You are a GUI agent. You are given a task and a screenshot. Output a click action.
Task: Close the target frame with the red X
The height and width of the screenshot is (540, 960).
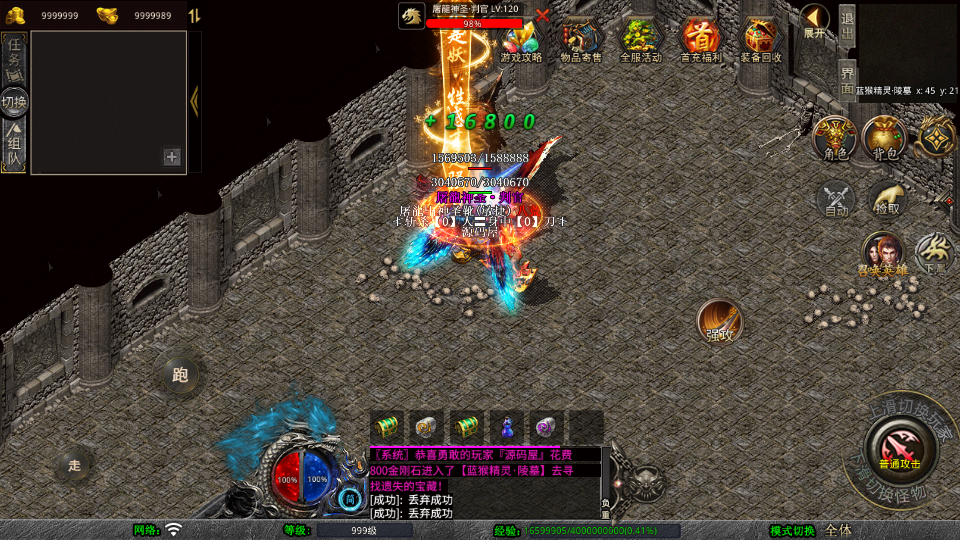click(542, 15)
